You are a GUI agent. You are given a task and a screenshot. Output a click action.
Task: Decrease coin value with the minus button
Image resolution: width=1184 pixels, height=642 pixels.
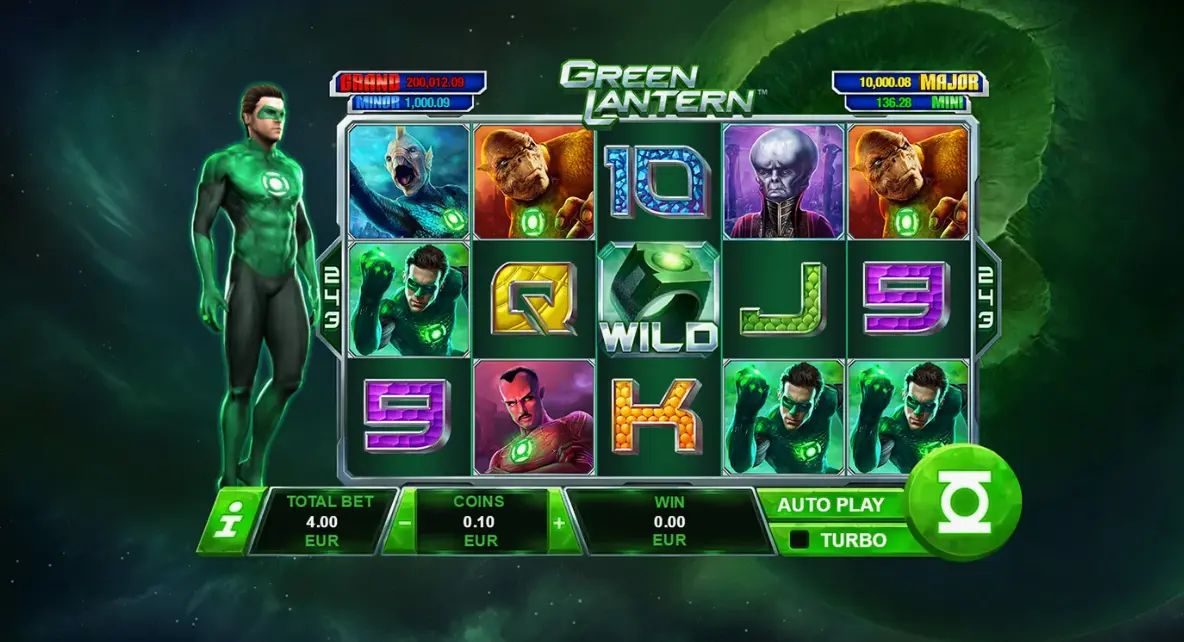(x=403, y=521)
